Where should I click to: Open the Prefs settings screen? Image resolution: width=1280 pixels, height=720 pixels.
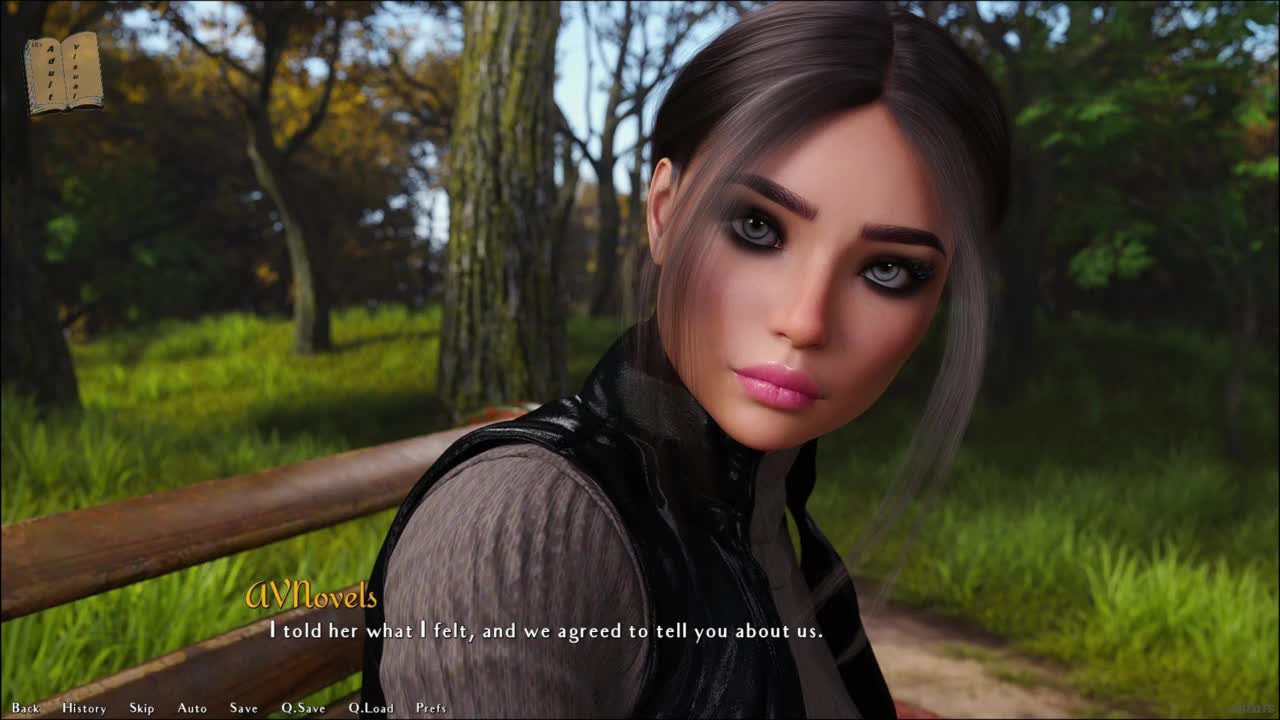431,708
